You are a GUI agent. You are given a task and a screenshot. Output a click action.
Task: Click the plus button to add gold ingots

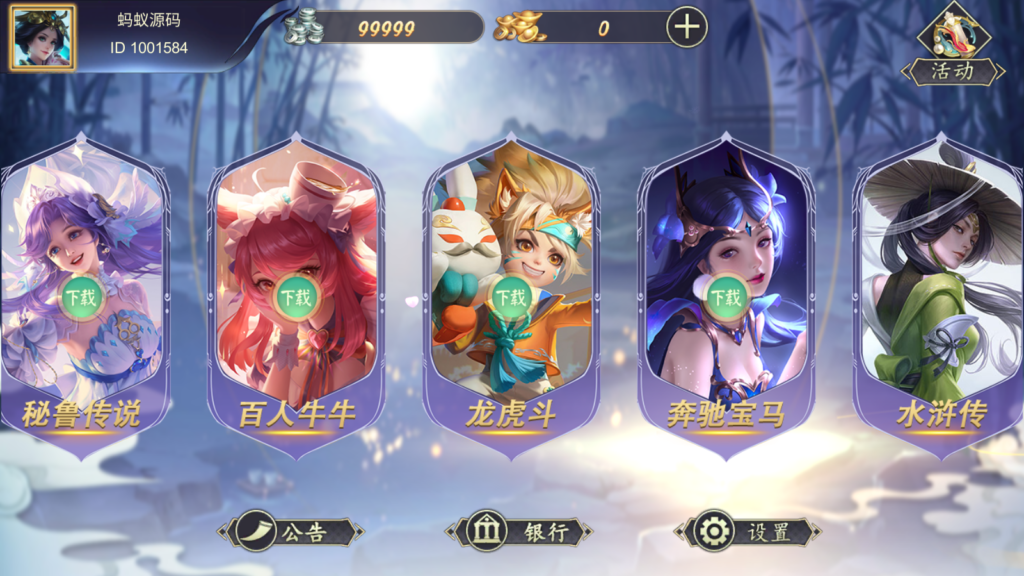686,28
